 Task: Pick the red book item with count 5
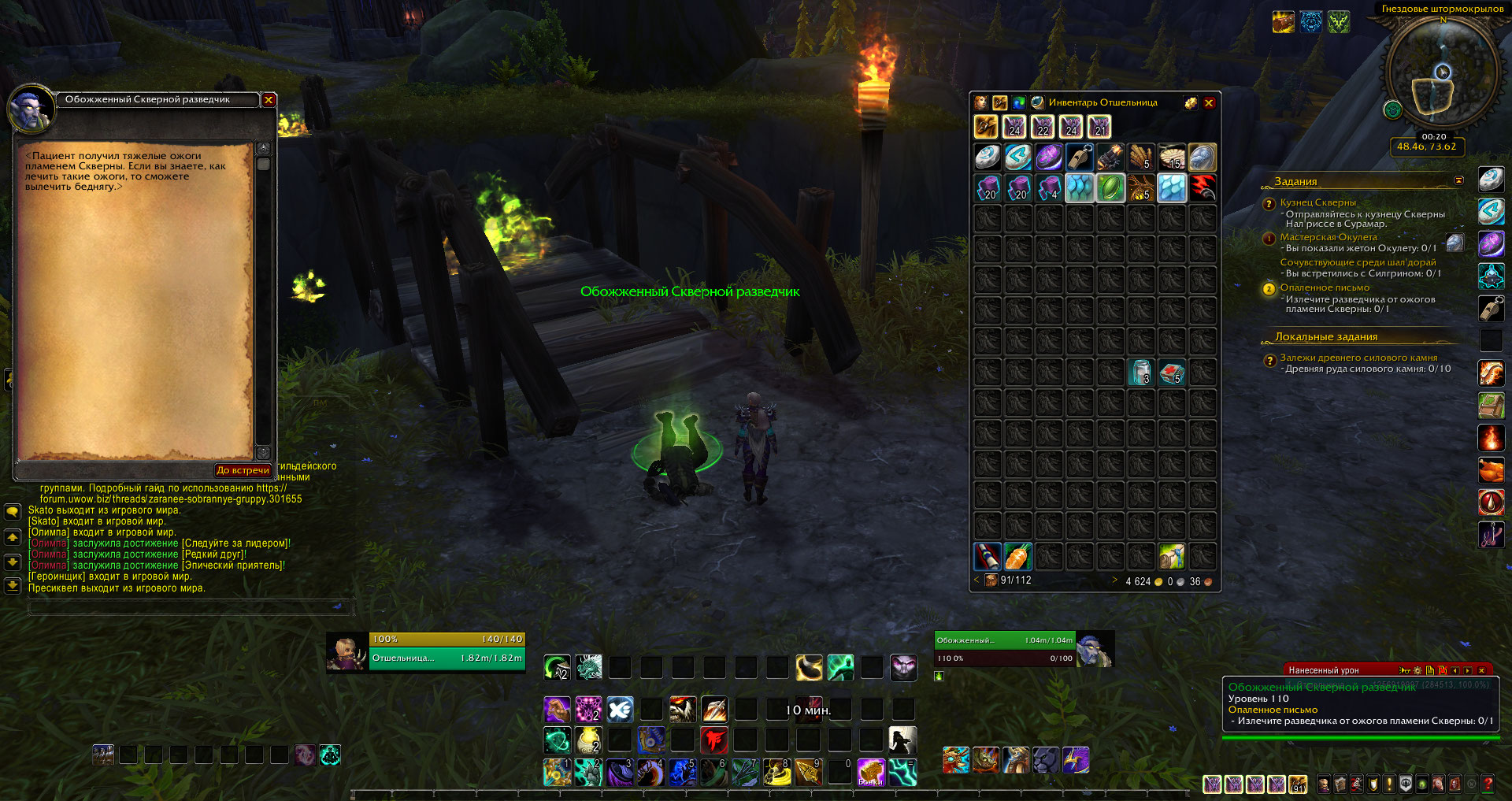1172,372
